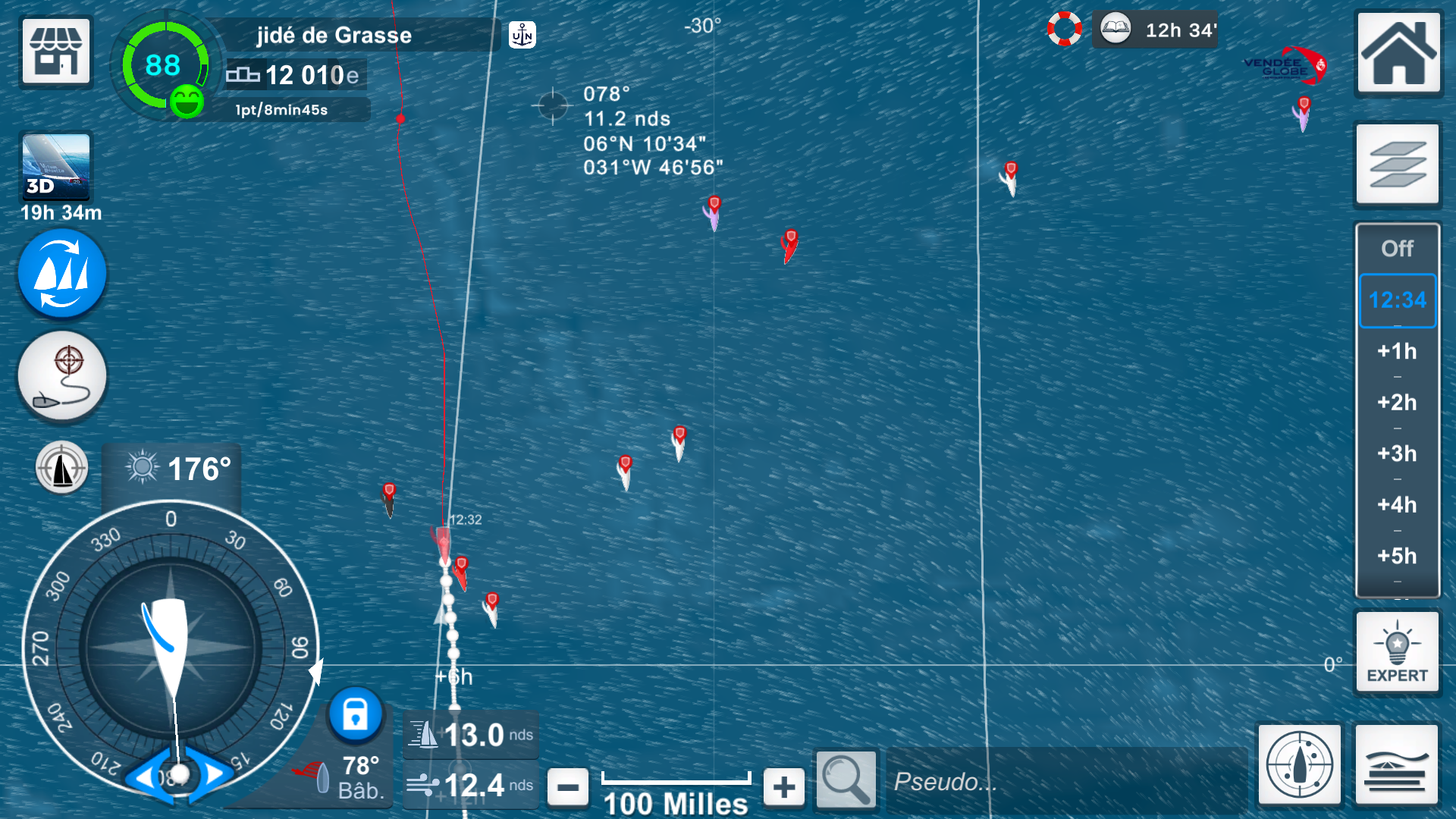
Task: Select the +5h forecast step
Action: (x=1397, y=556)
